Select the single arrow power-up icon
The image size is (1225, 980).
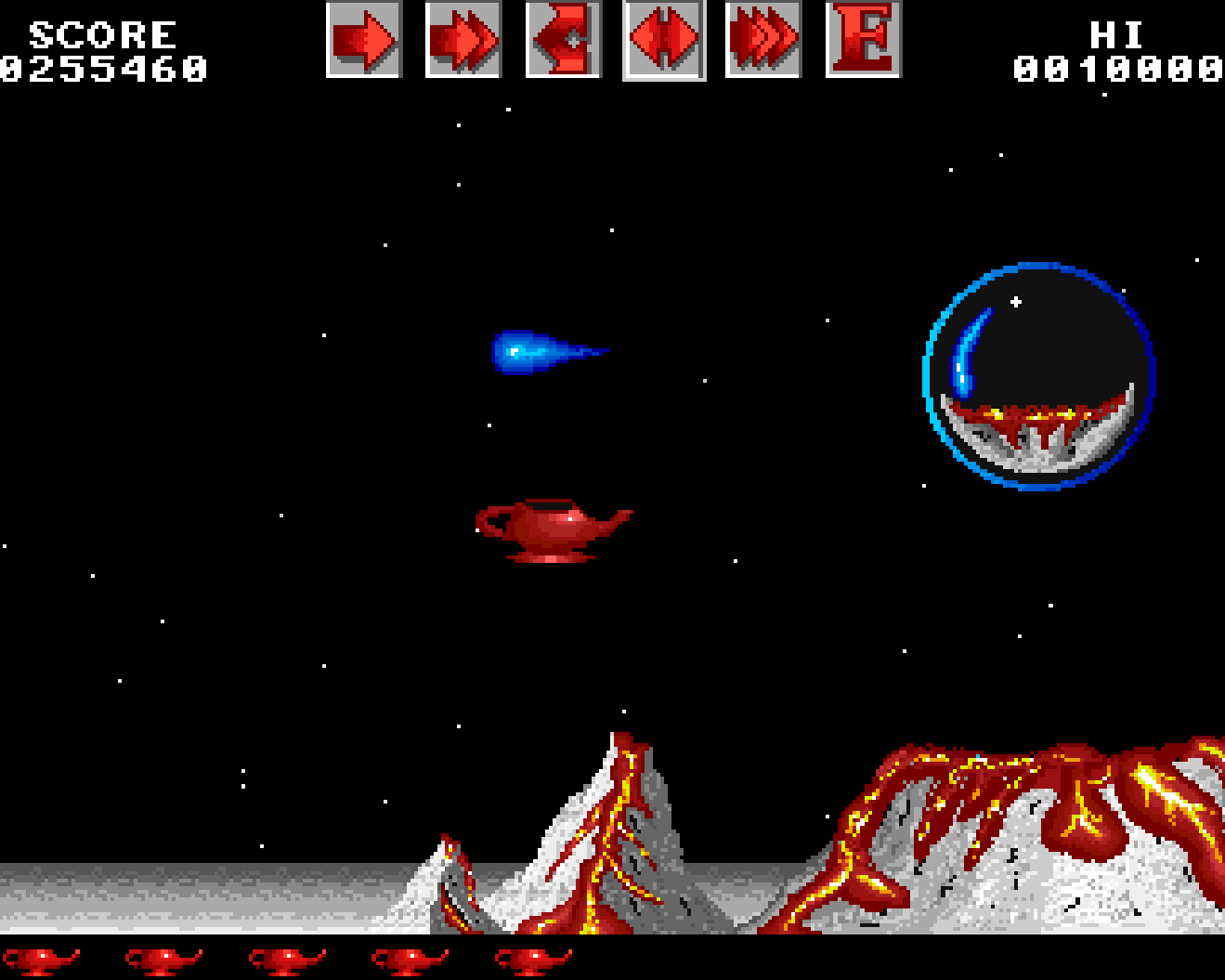[363, 40]
